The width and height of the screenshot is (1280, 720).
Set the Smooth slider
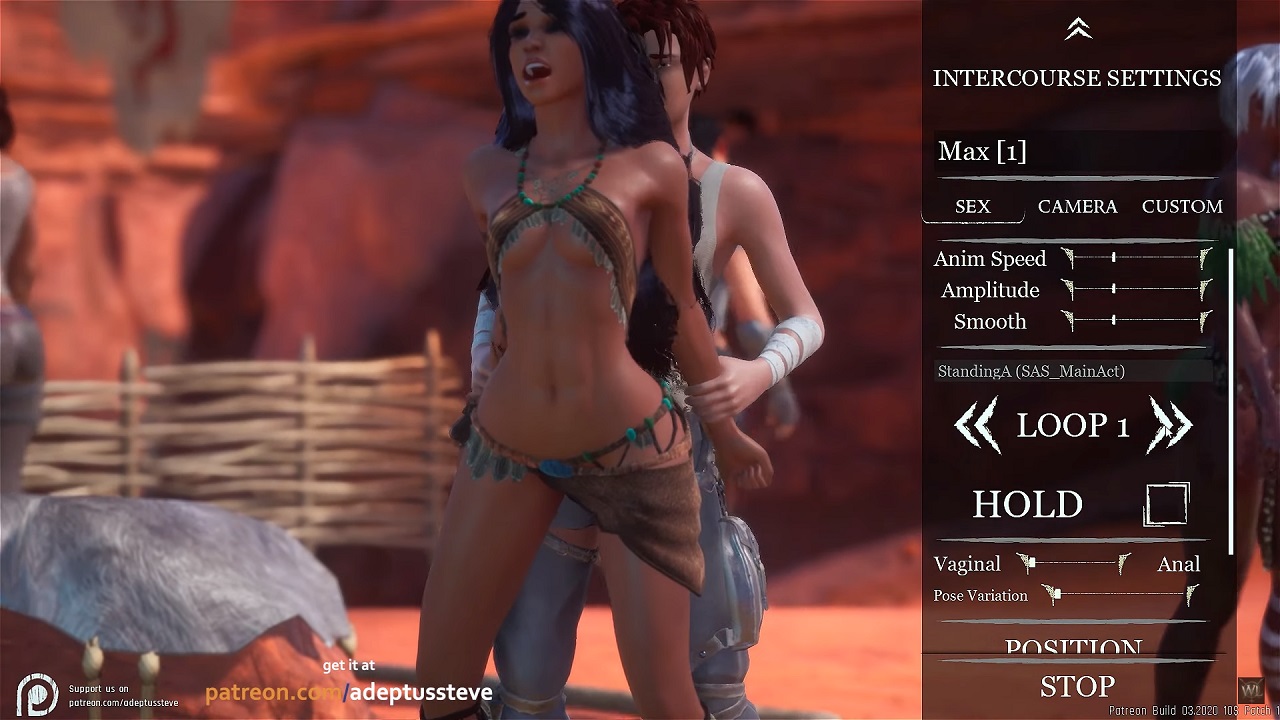(1137, 321)
